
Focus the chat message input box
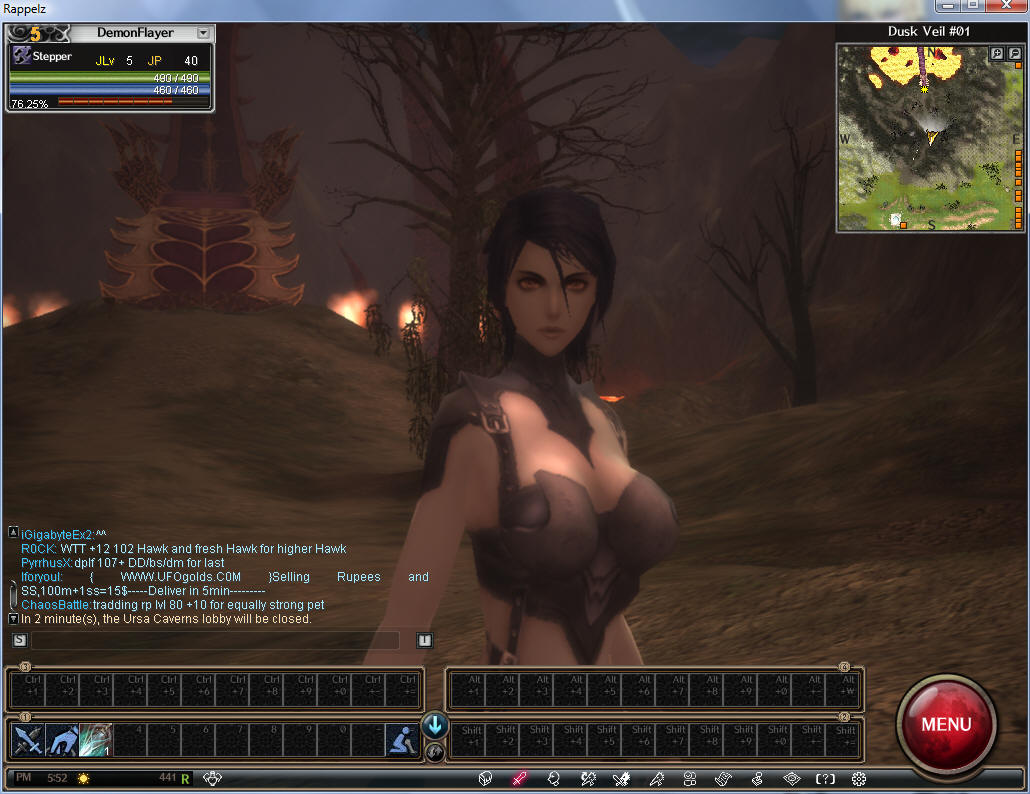click(x=215, y=640)
